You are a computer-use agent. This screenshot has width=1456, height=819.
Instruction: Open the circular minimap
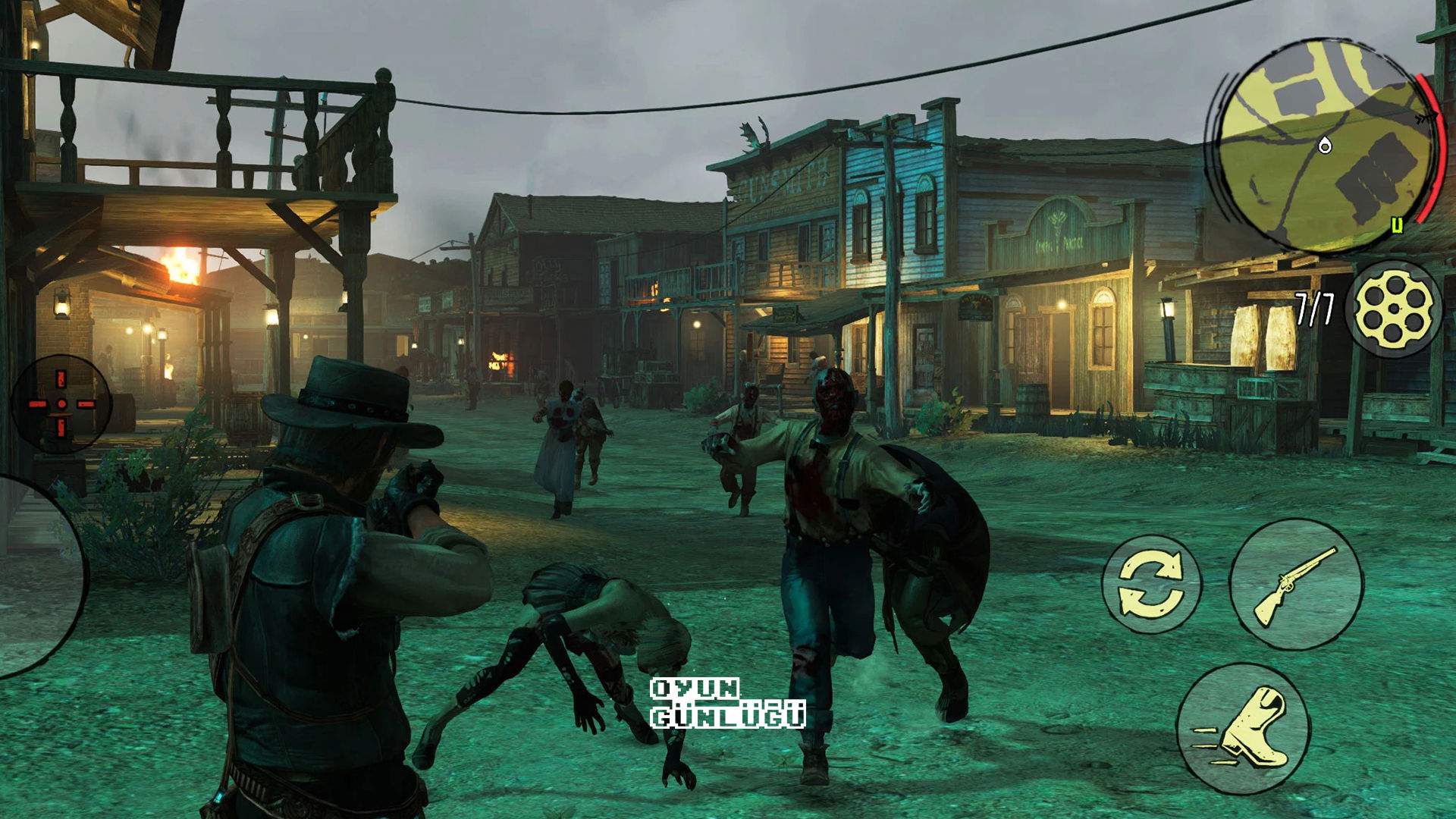pos(1323,146)
